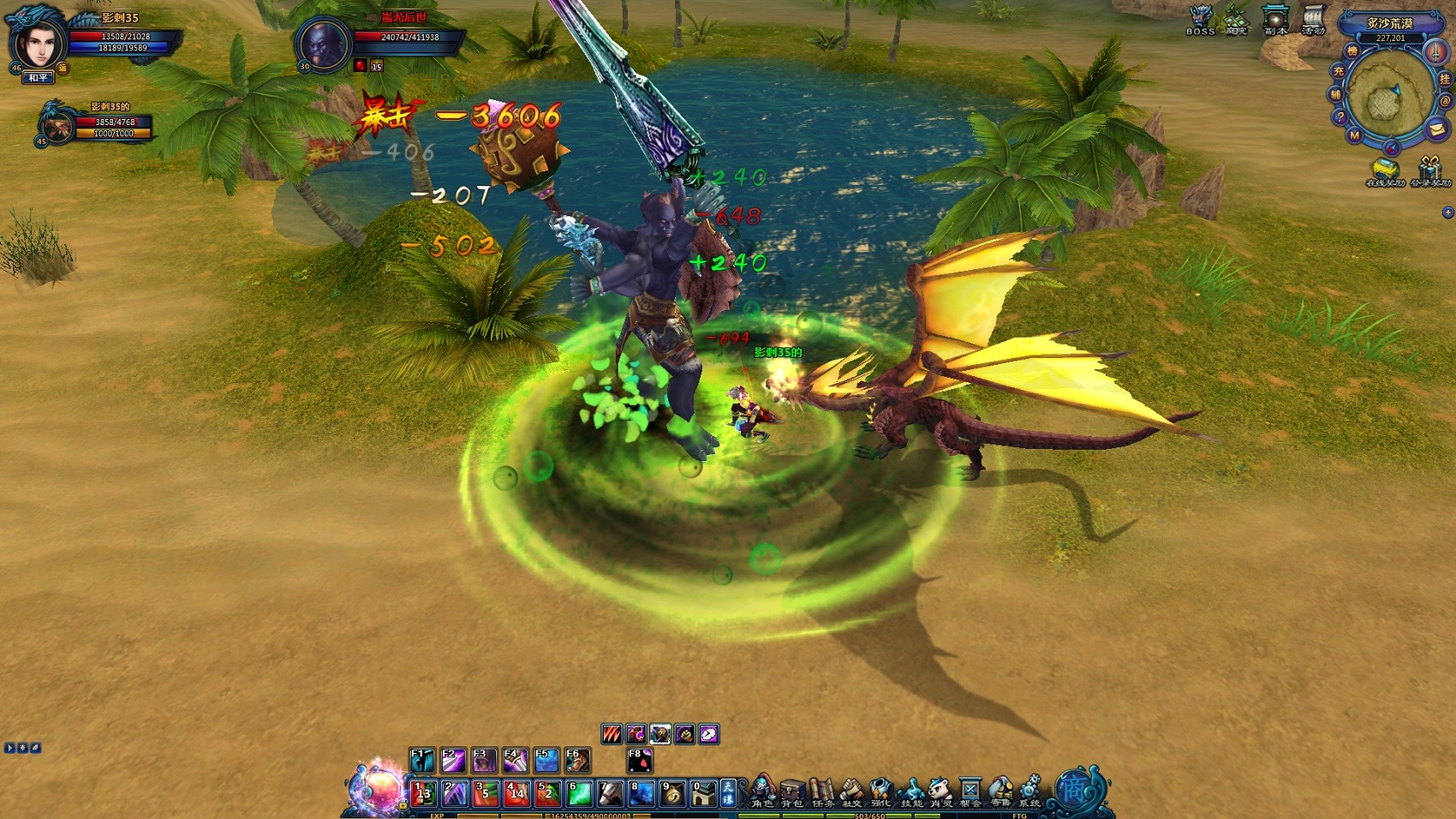Open the 榜 rankings button by minimap
The width and height of the screenshot is (1456, 819).
pyautogui.click(x=1352, y=51)
